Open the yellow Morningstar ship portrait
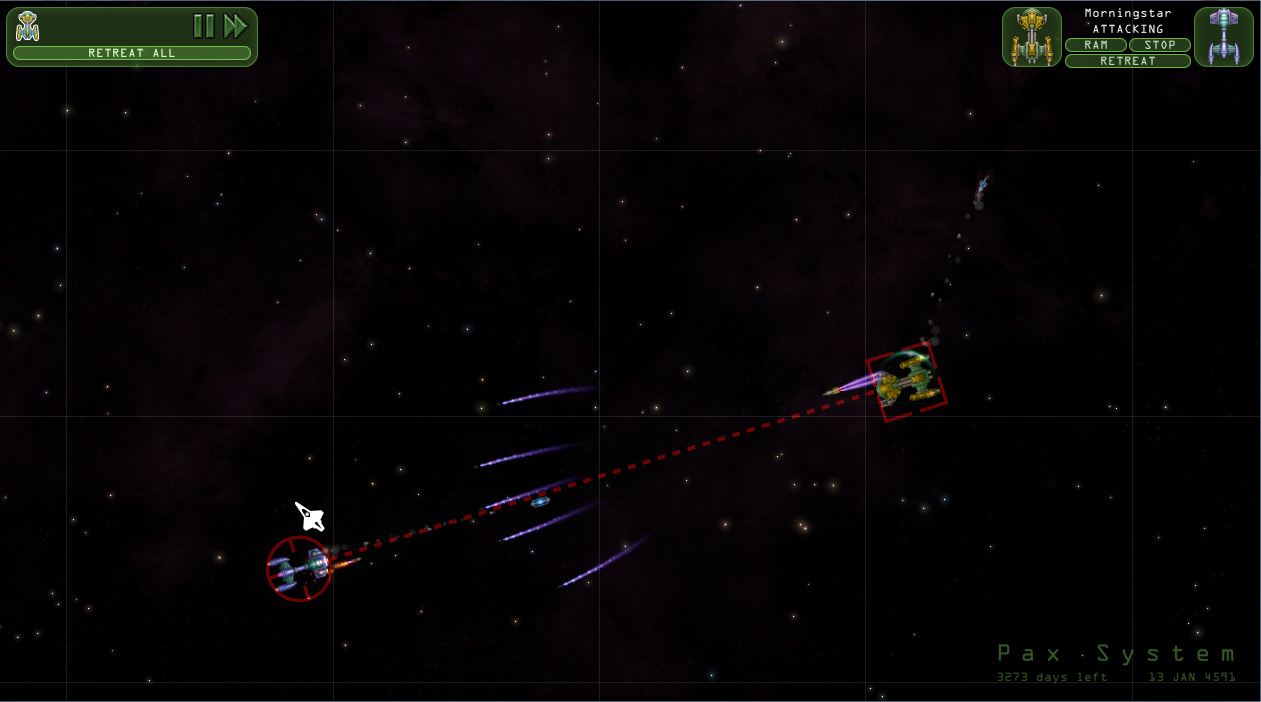The width and height of the screenshot is (1261, 702). (x=1032, y=37)
